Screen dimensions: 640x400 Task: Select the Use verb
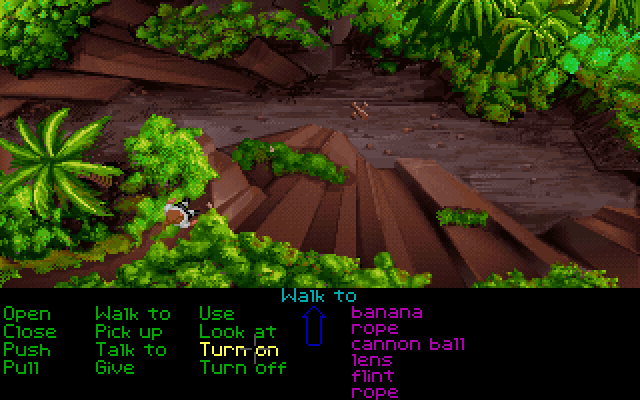click(217, 314)
